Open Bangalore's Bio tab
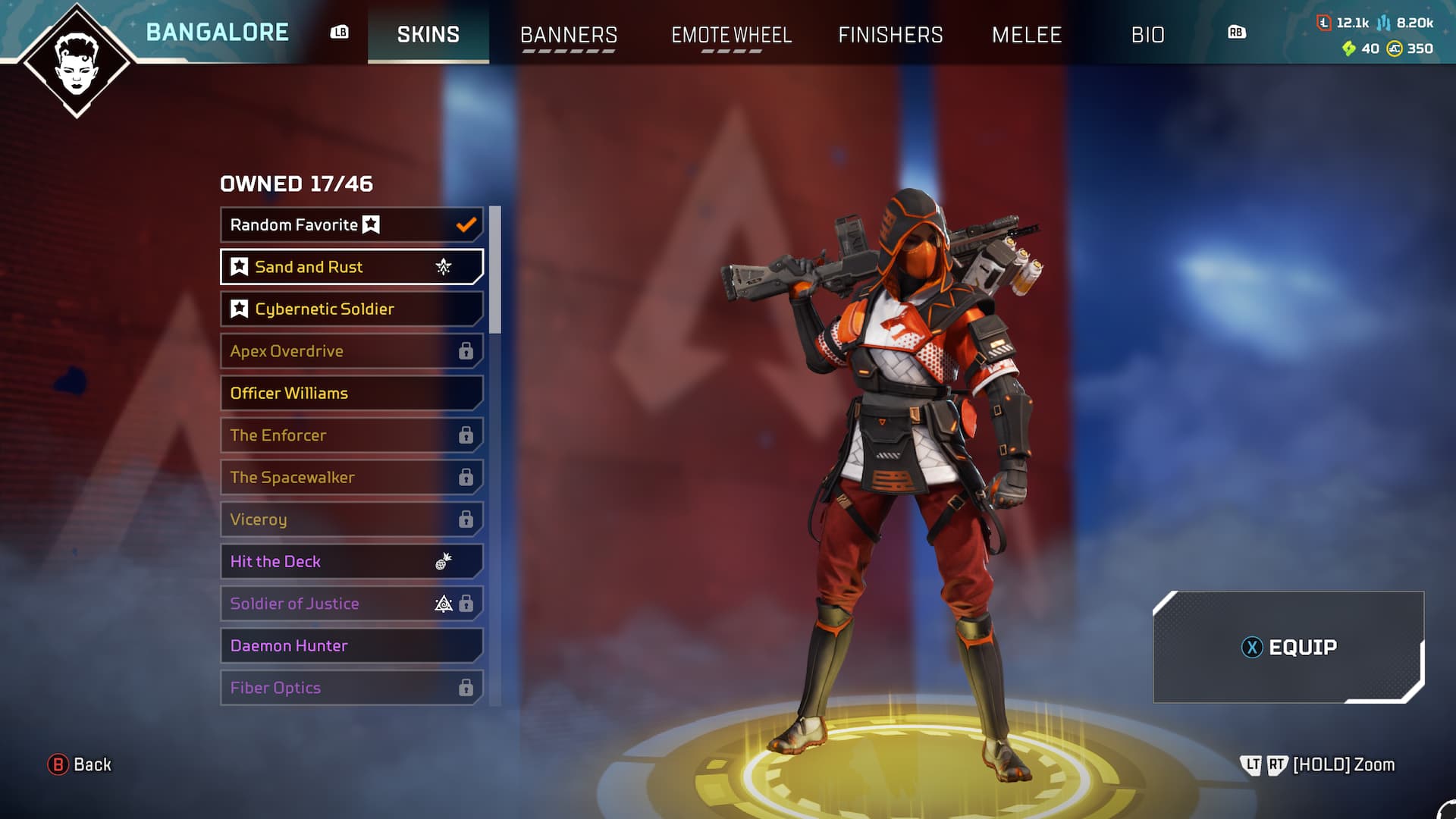1456x819 pixels. (x=1147, y=35)
